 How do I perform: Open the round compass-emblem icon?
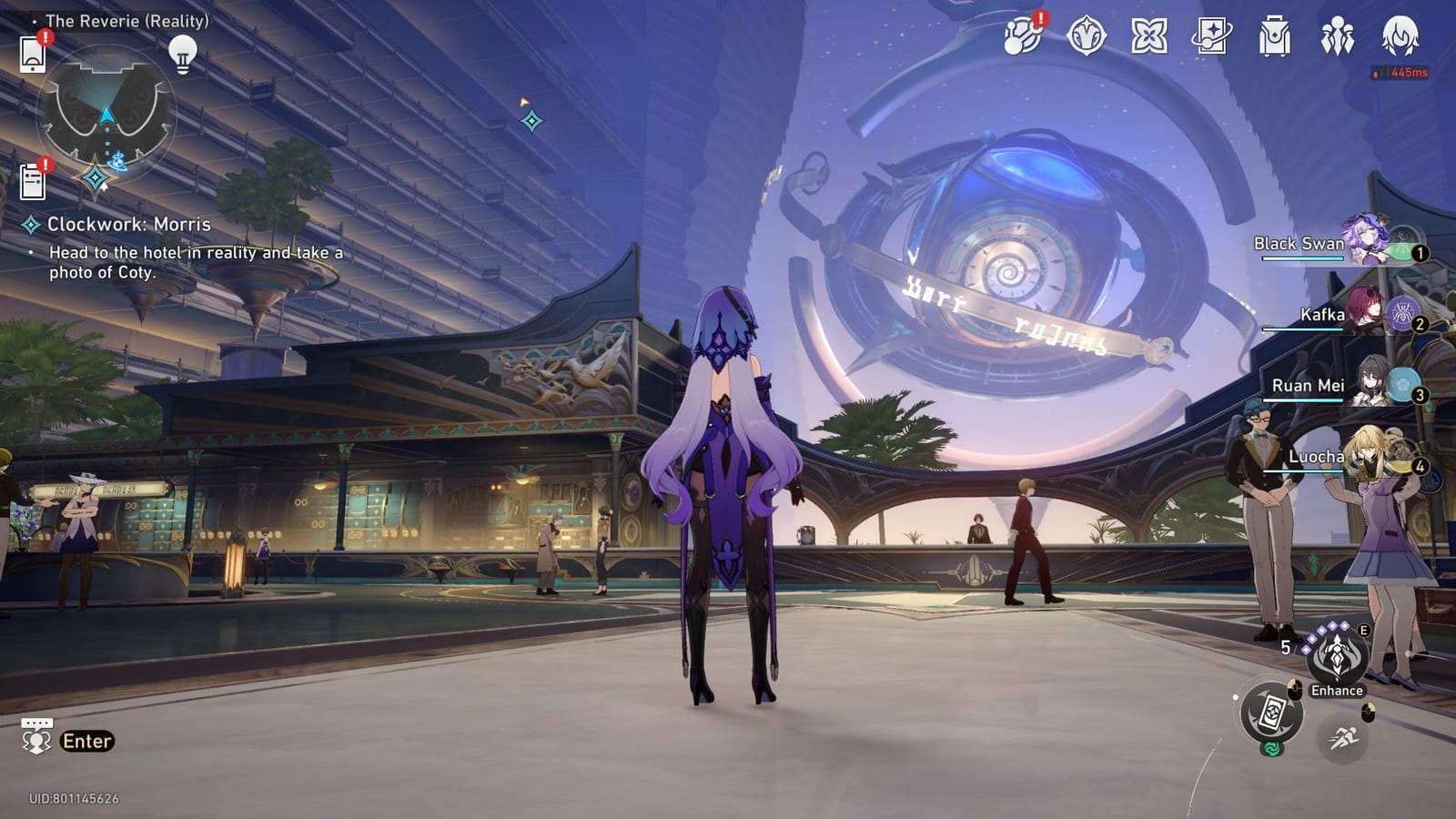pyautogui.click(x=1086, y=37)
